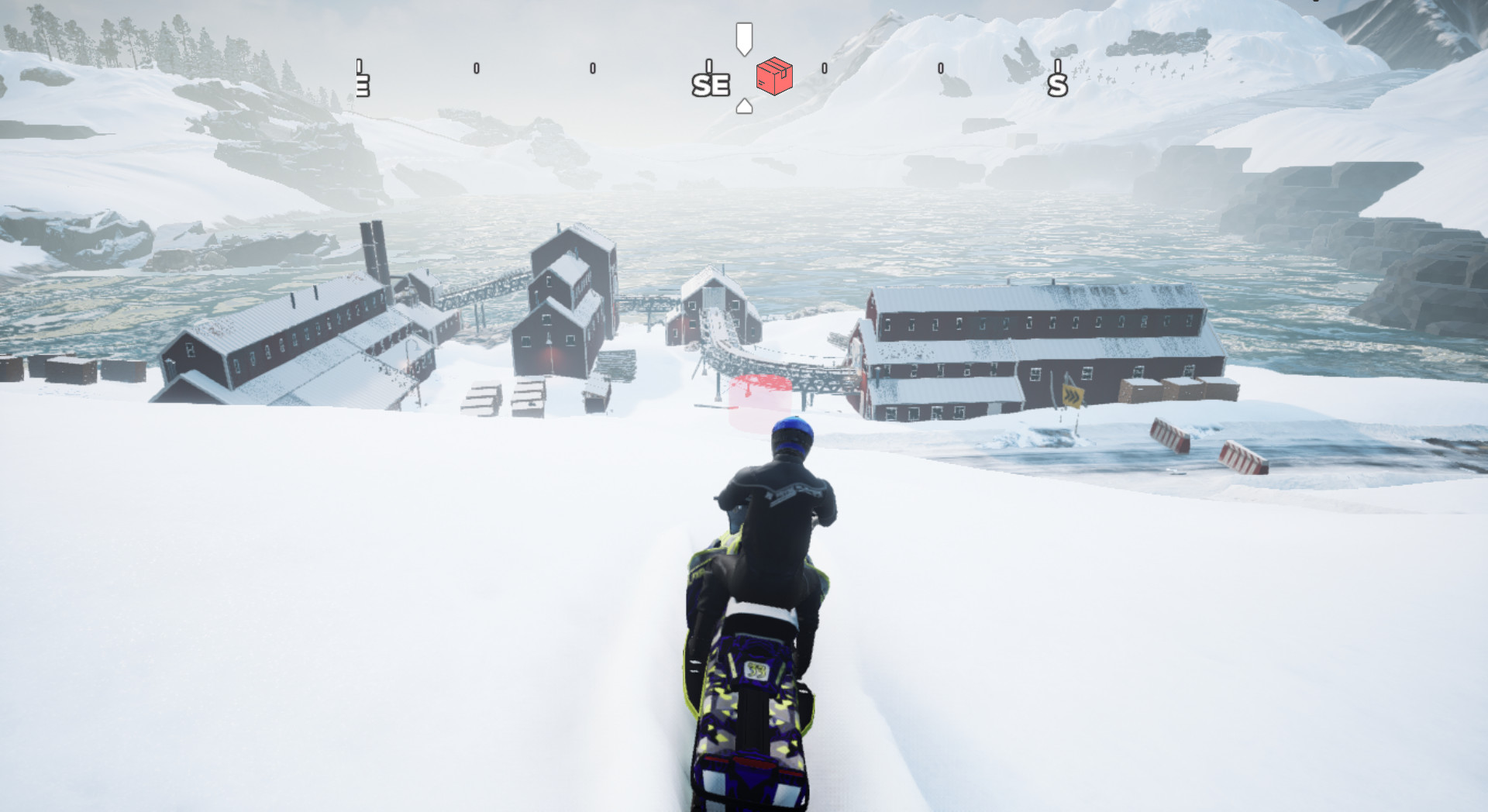Click the tick mark left of SE on compass
Image resolution: width=1488 pixels, height=812 pixels.
pos(593,68)
